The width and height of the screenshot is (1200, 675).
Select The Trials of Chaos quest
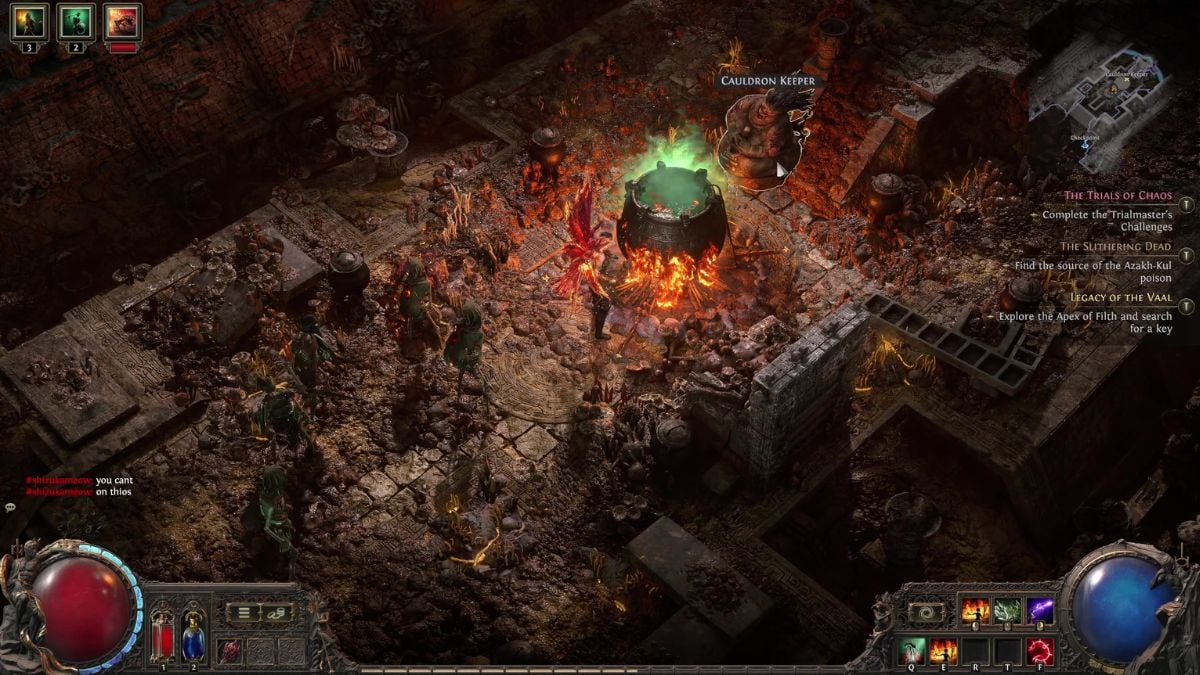click(x=1116, y=196)
